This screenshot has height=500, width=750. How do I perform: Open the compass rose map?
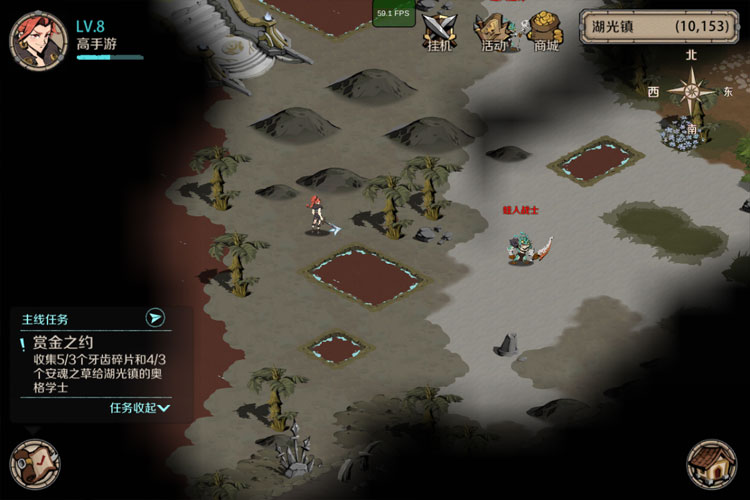(691, 93)
